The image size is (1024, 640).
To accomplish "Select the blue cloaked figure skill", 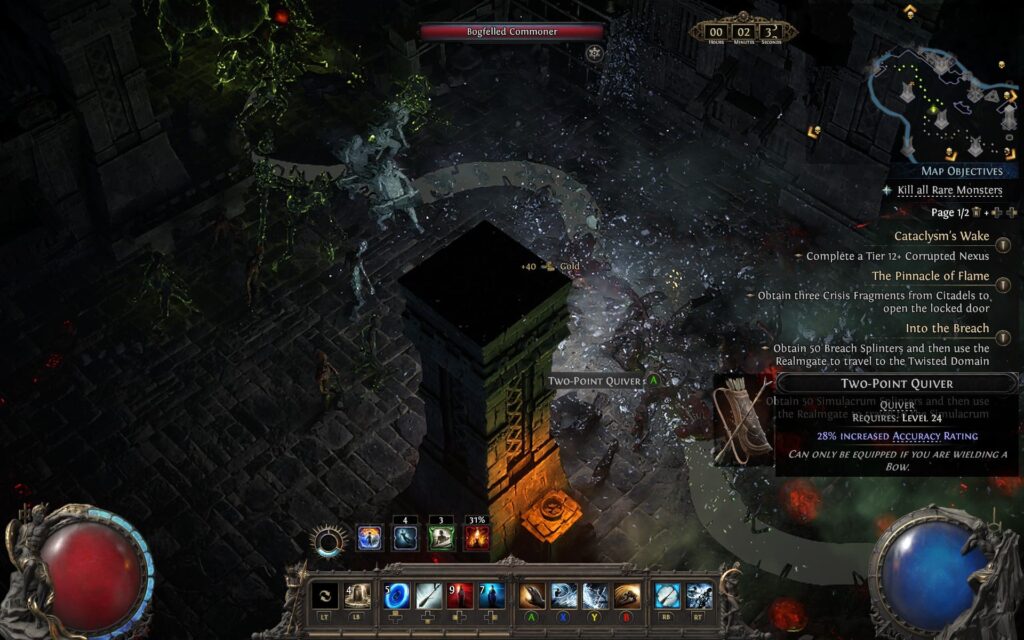I will (491, 596).
